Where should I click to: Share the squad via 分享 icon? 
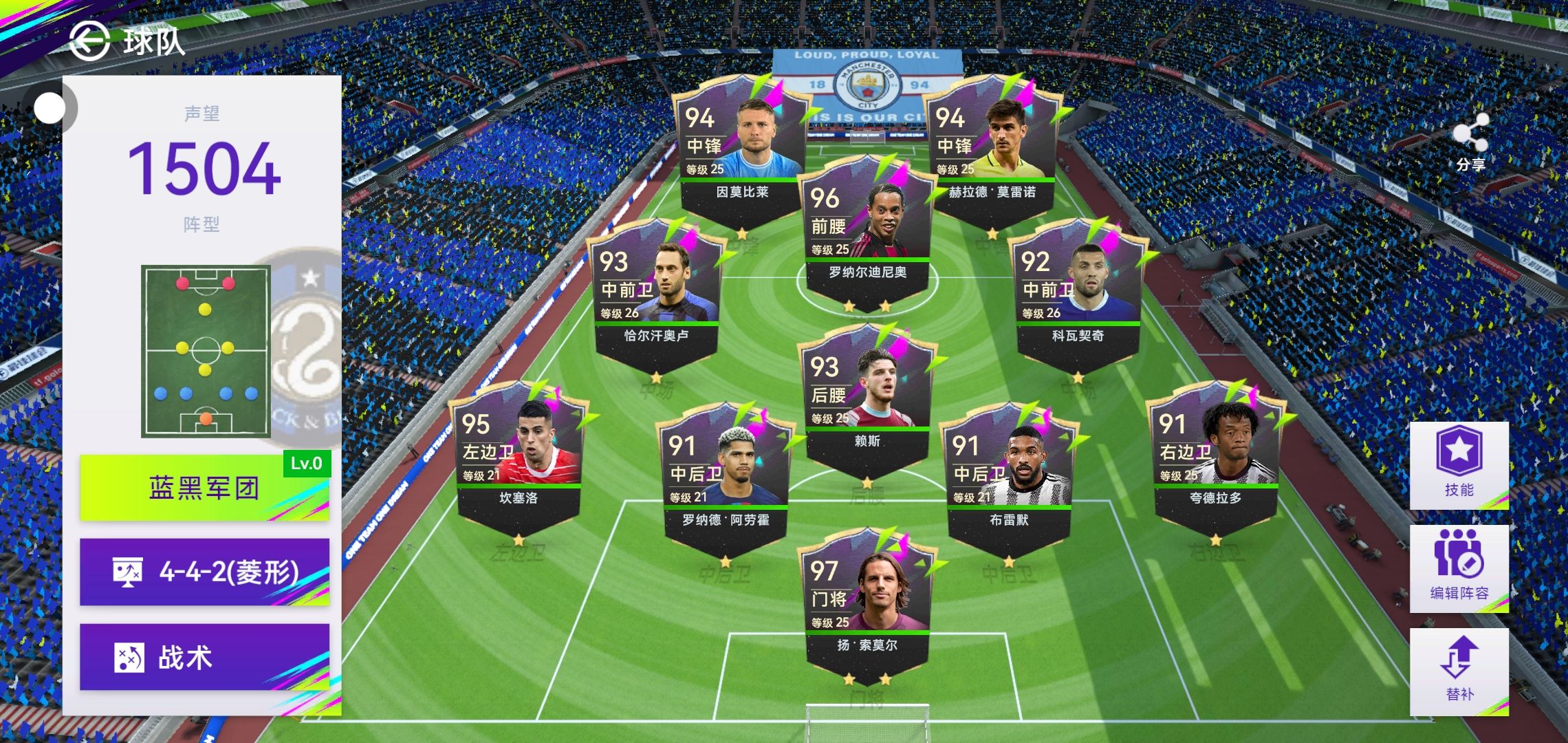pos(1470,142)
